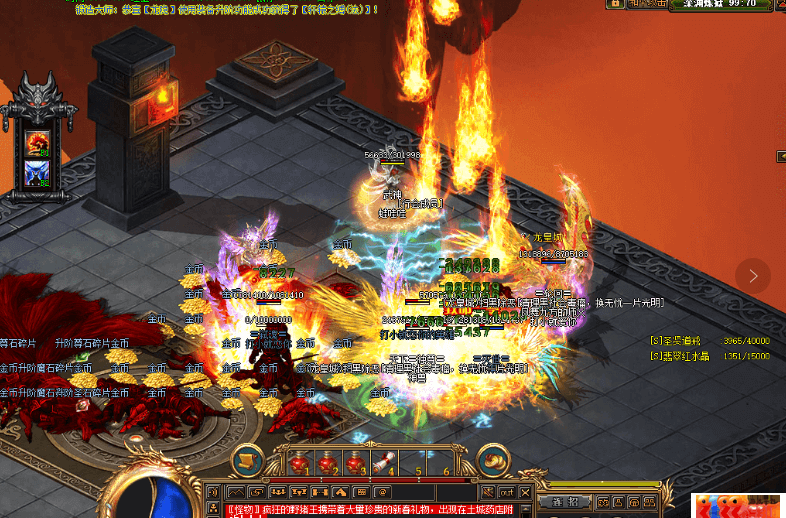786x518 pixels.
Task: Click the right-arrow circle on the screen edge
Action: 753,275
